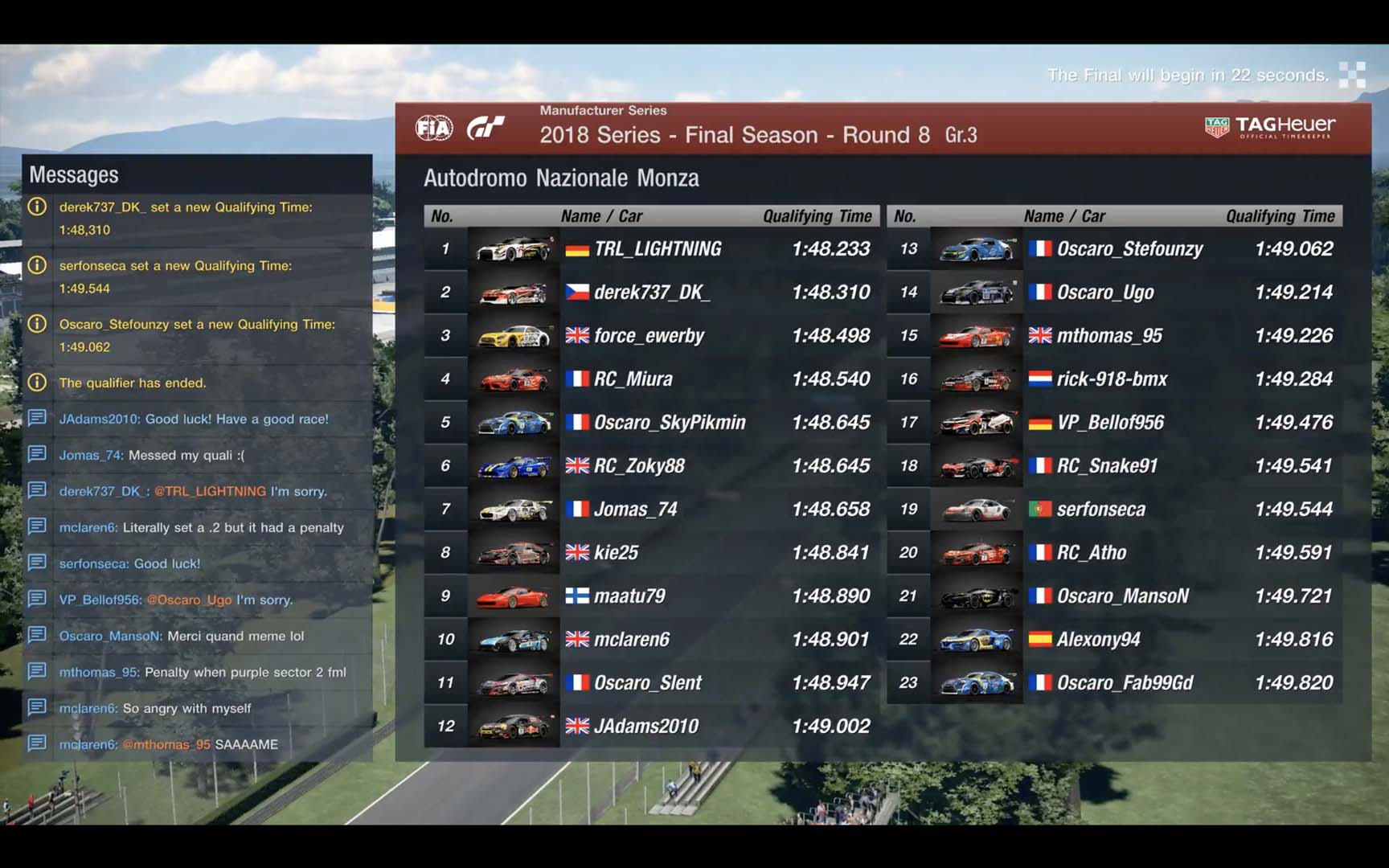Image resolution: width=1389 pixels, height=868 pixels.
Task: Click mthomas_95's purple sector penalty message
Action: pos(203,673)
